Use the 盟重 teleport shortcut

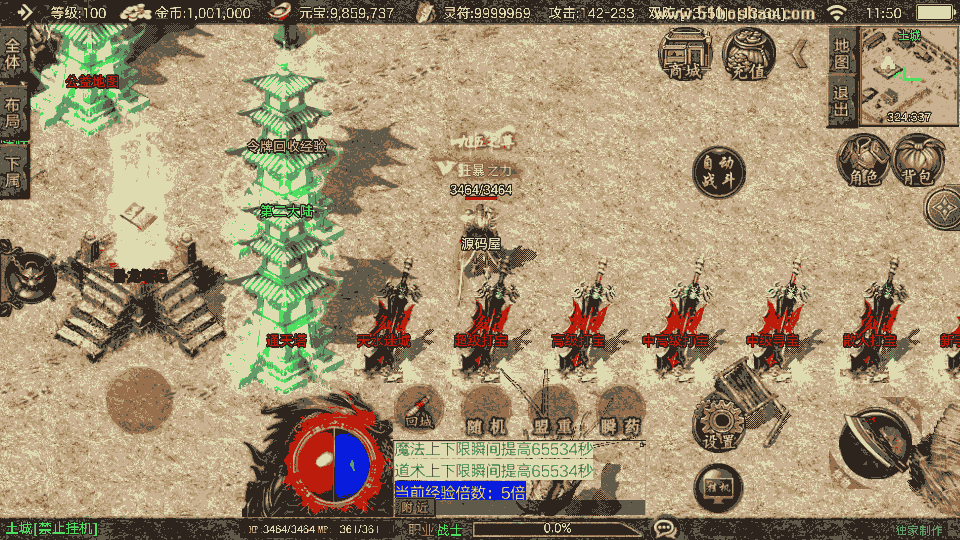tap(552, 411)
